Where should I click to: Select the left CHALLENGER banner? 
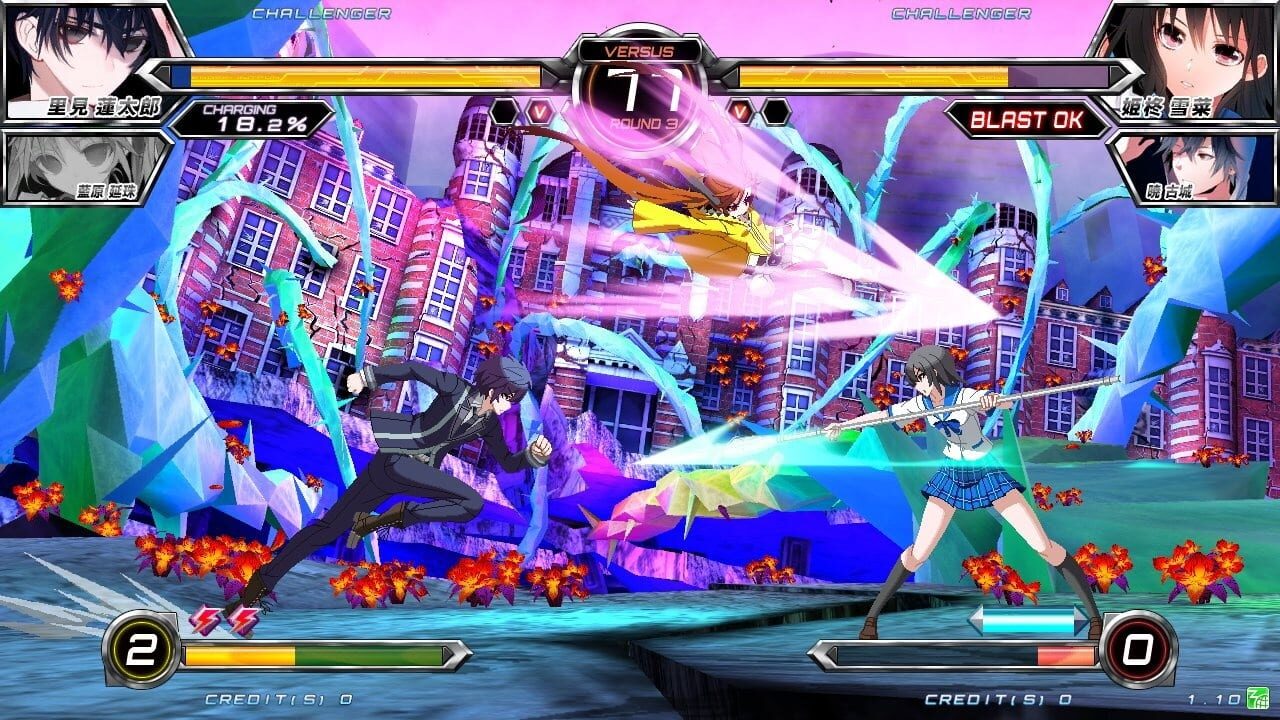322,14
